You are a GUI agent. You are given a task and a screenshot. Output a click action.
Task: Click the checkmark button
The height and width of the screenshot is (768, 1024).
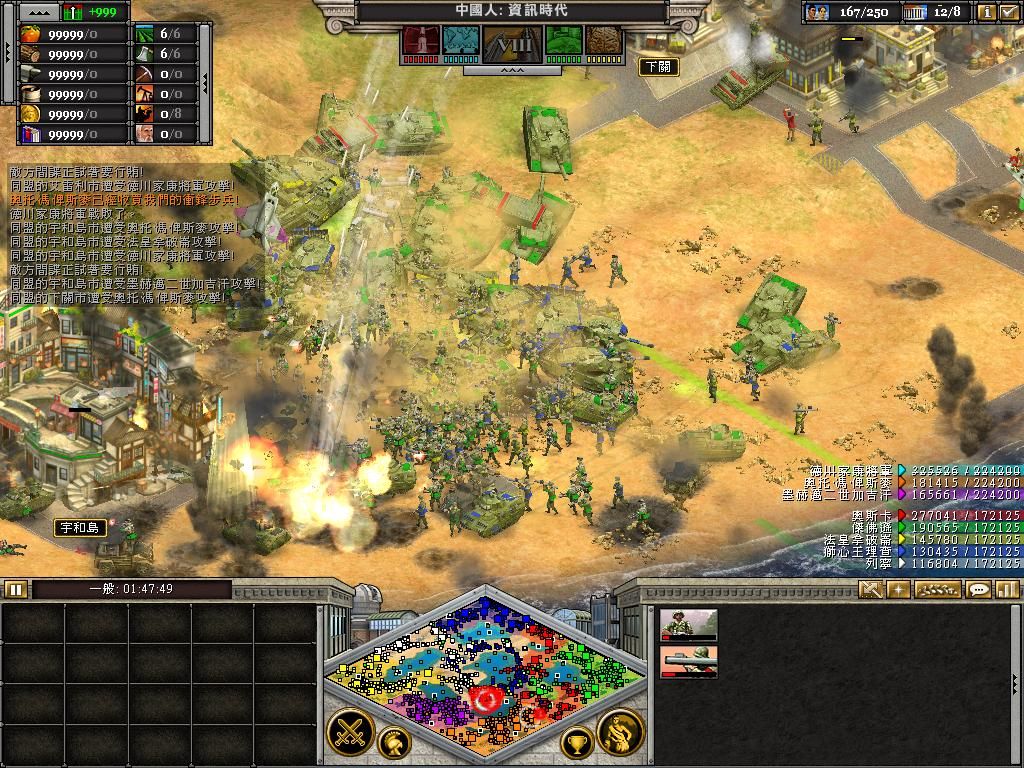point(1008,12)
